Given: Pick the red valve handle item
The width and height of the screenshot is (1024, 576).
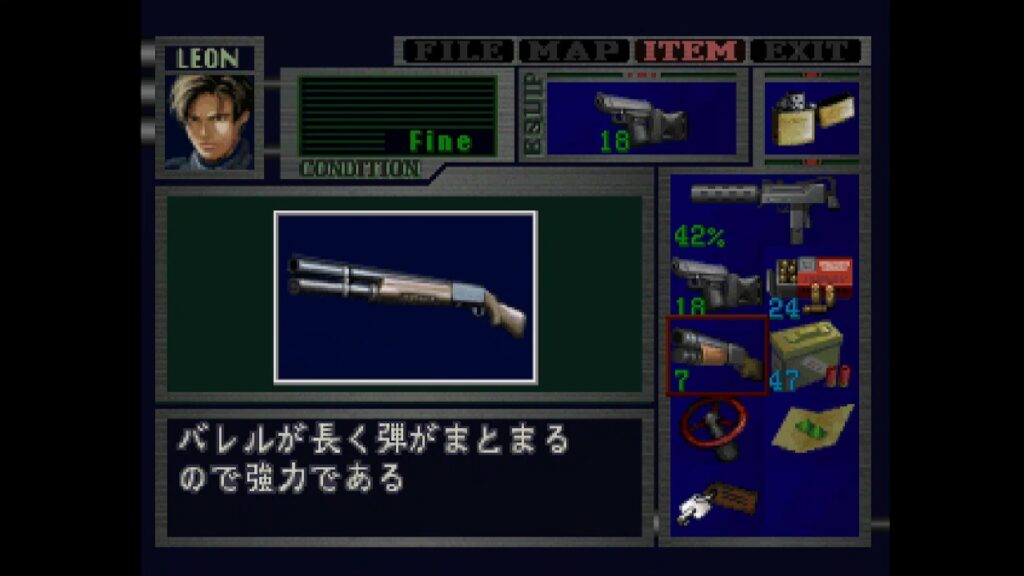Looking at the screenshot, I should click(x=714, y=427).
